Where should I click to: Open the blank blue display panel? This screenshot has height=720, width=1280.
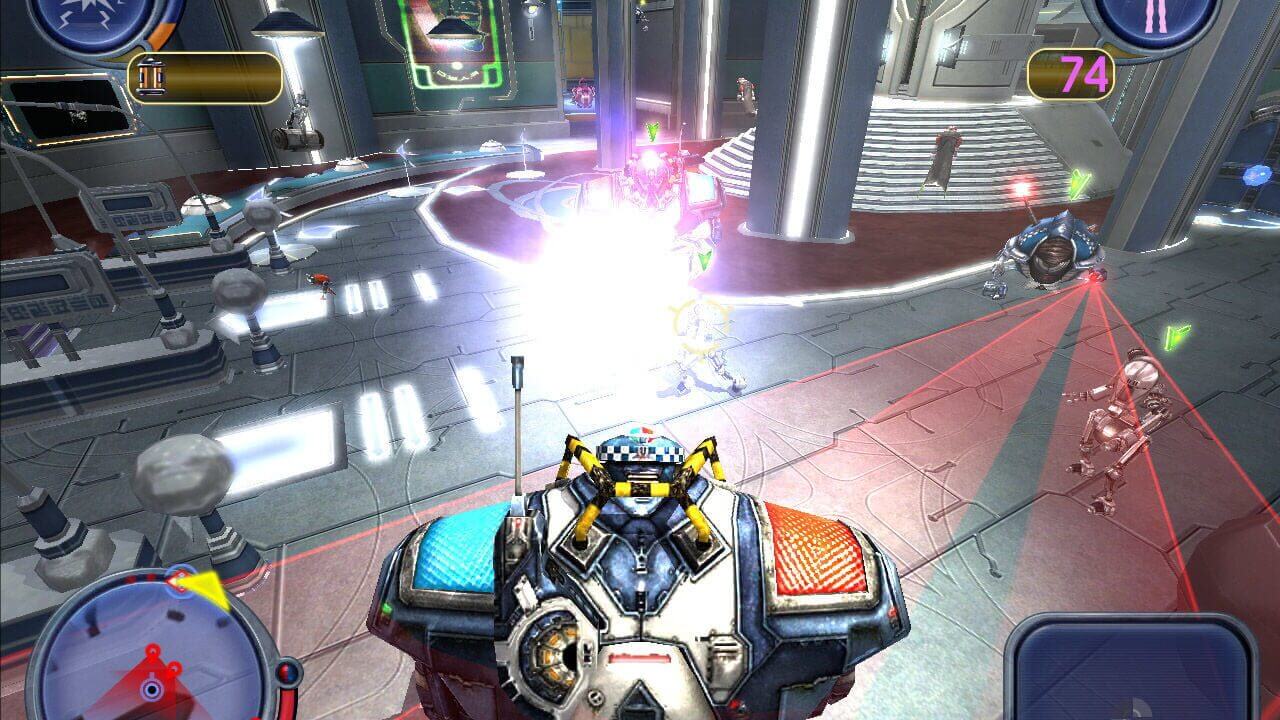tap(1130, 672)
